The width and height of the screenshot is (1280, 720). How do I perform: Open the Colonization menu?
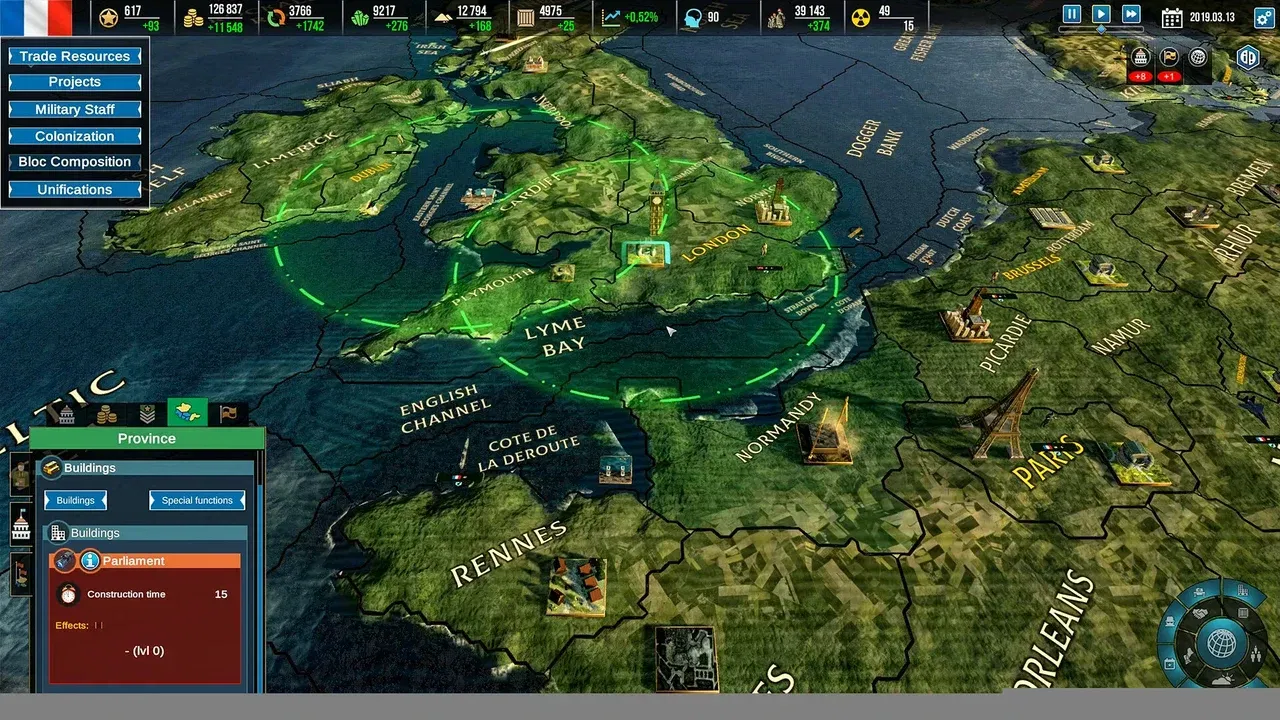[74, 136]
